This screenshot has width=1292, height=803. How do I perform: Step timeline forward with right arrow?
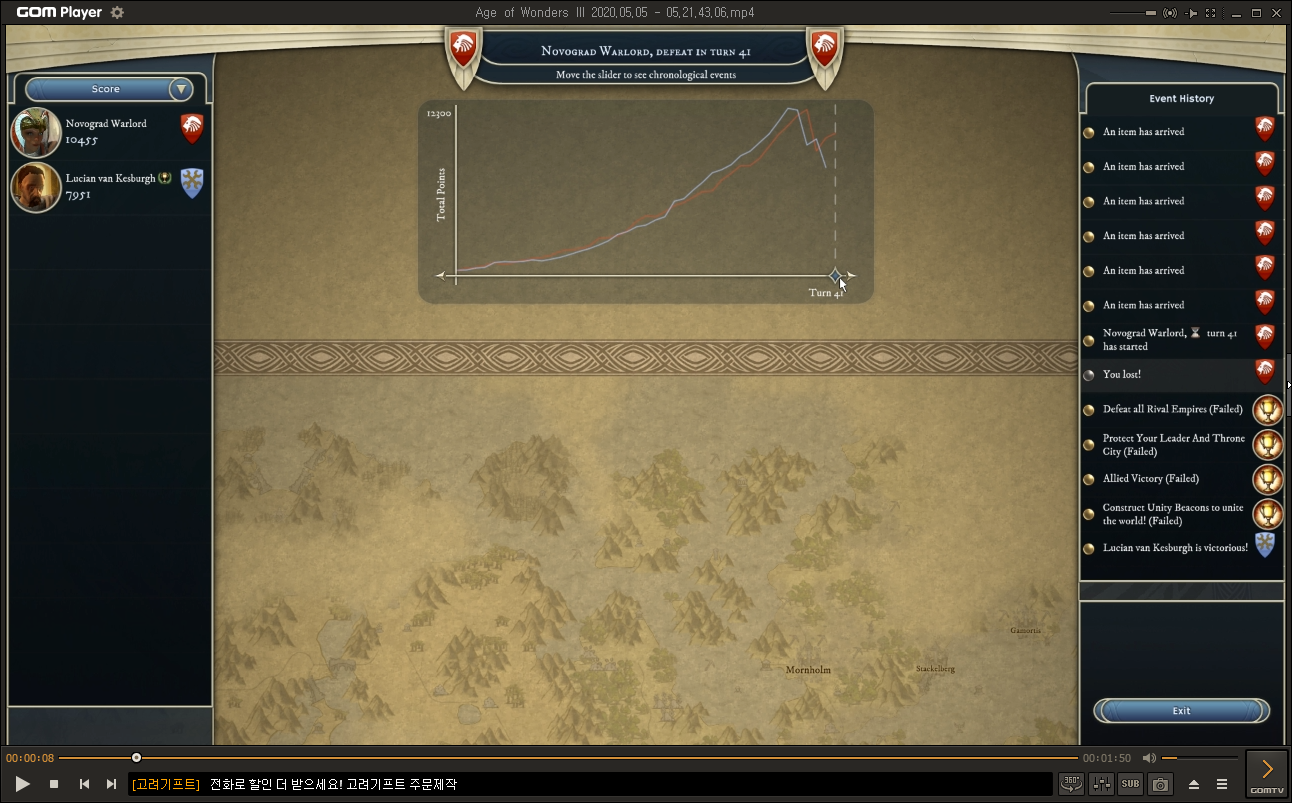click(852, 275)
